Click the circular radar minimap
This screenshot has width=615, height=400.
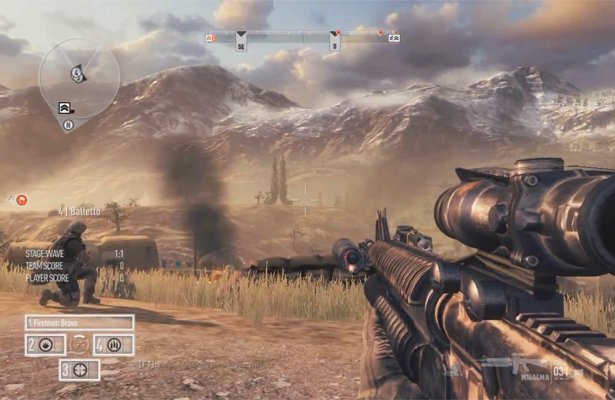click(x=78, y=77)
